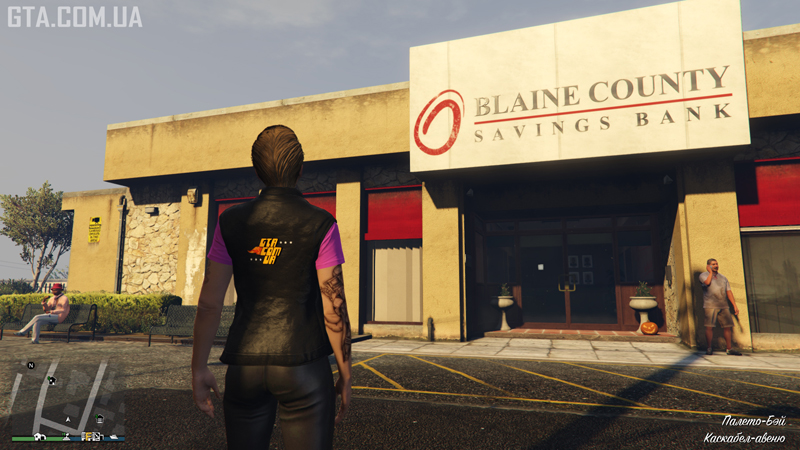The width and height of the screenshot is (800, 450).
Task: Select the garage blip near the minimap's right side
Action: (100, 419)
